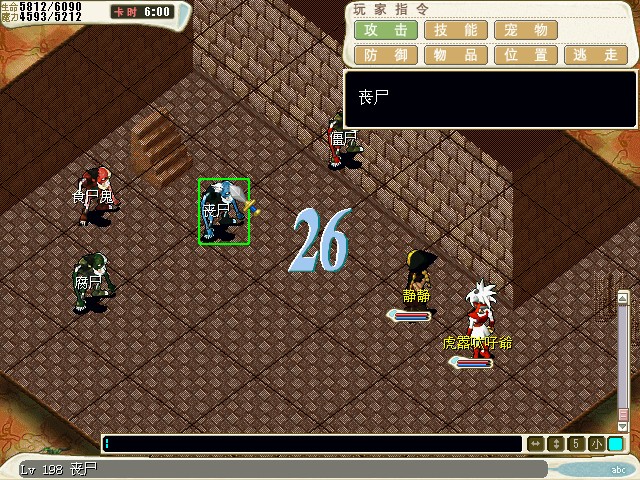Click the vertical arrows chat button
This screenshot has height=480, width=640.
pos(557,443)
